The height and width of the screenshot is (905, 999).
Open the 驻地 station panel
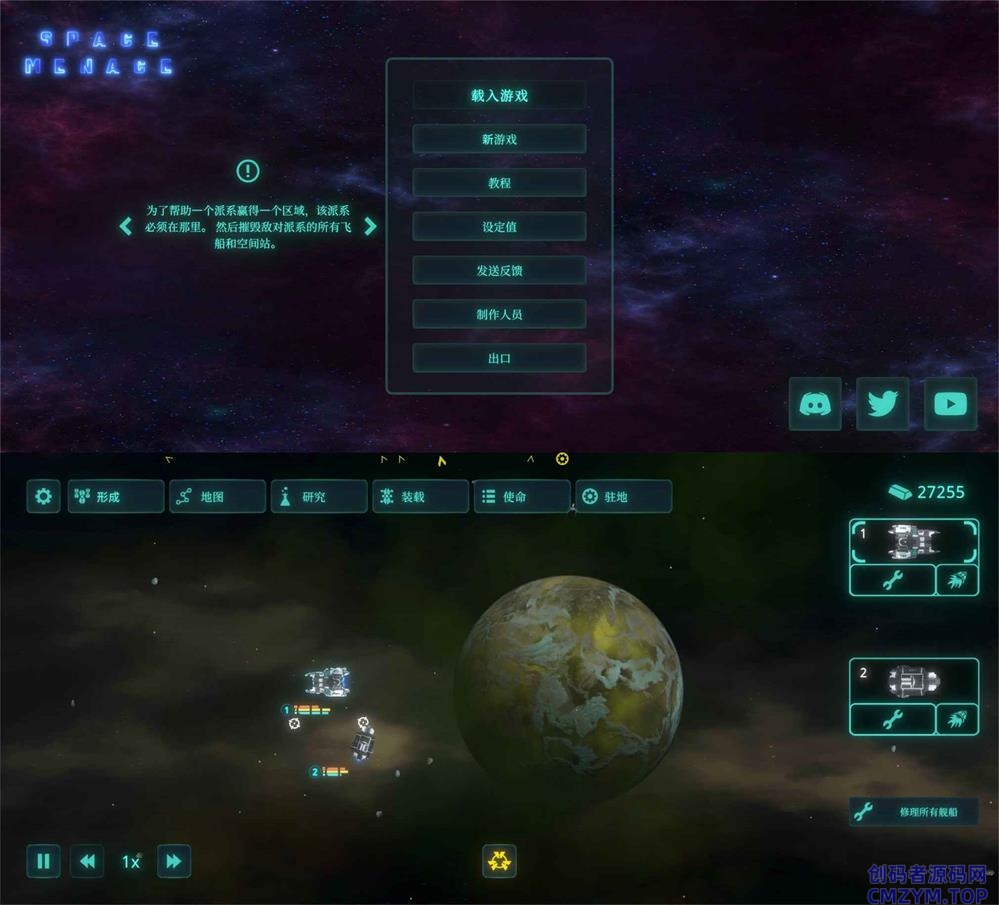pos(622,496)
